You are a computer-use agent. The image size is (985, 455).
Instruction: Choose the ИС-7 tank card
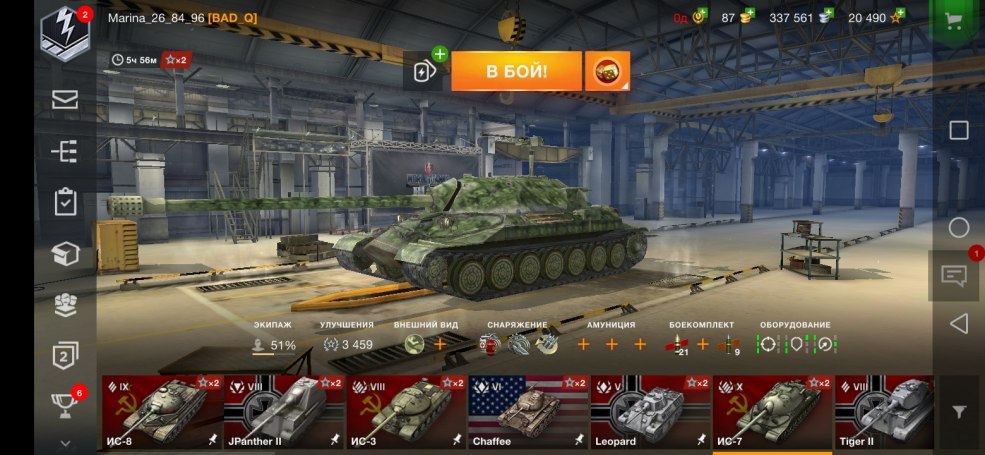pos(772,412)
